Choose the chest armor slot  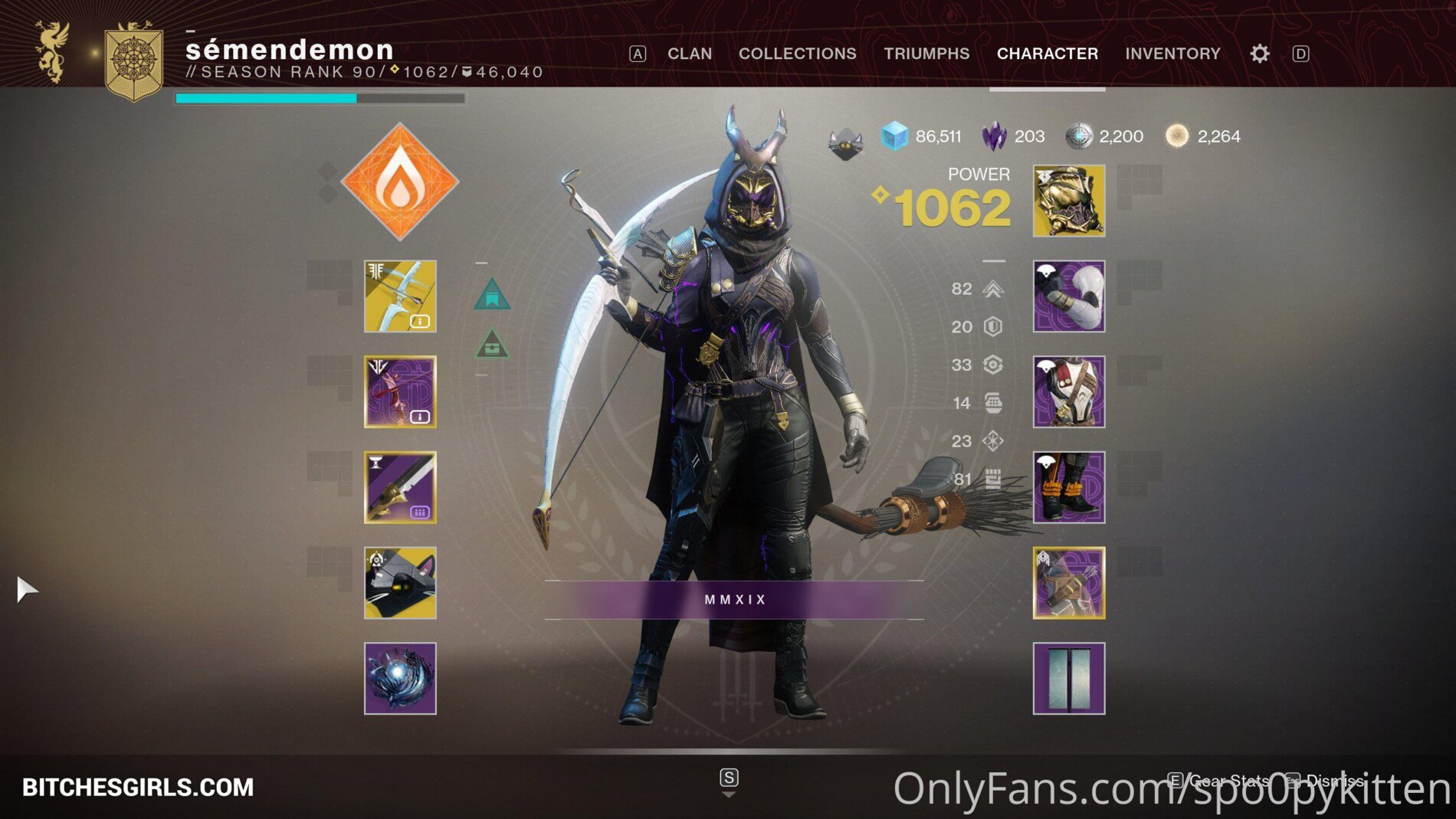point(1068,391)
